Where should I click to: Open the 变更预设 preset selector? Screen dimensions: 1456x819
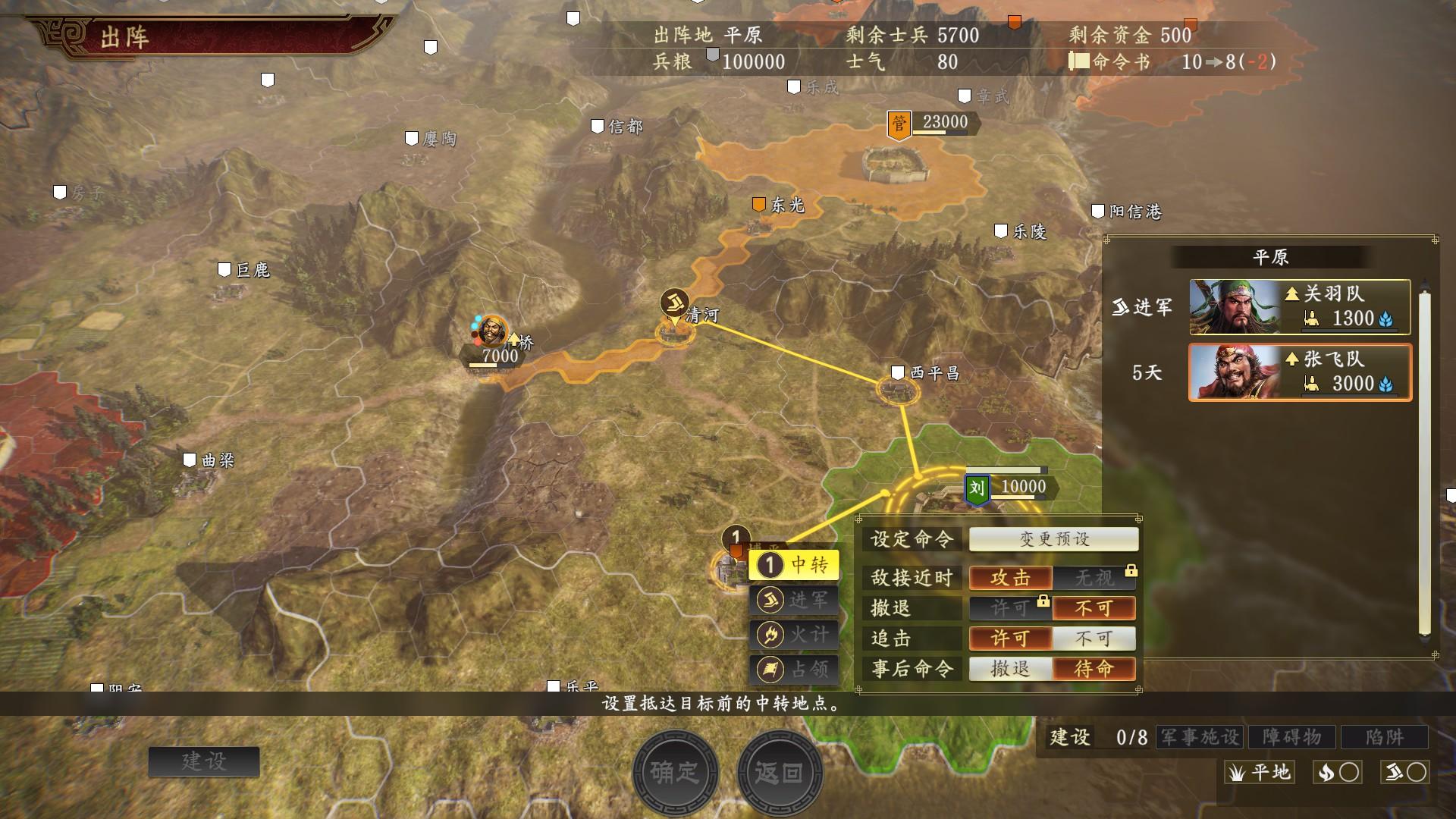(x=1053, y=539)
